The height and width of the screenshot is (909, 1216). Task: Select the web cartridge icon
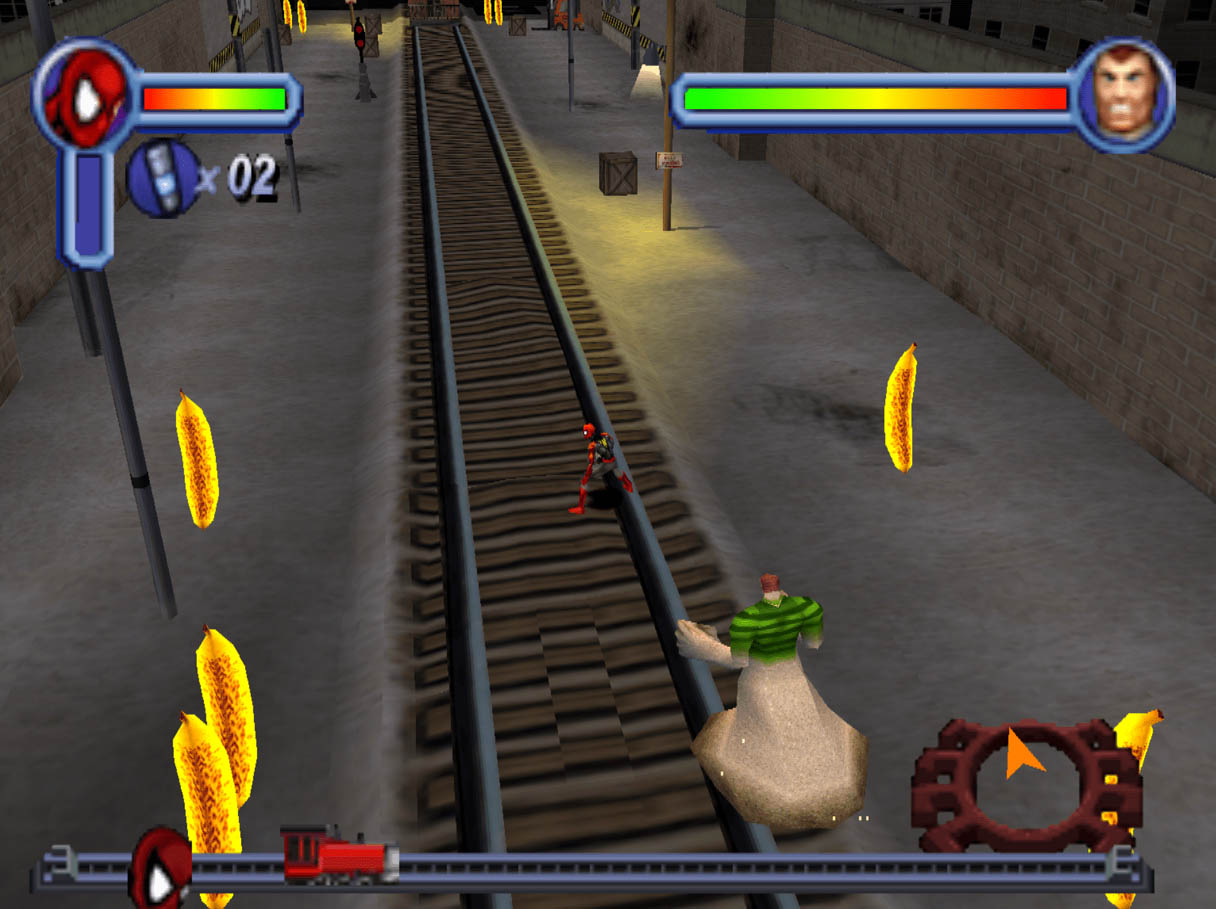163,179
